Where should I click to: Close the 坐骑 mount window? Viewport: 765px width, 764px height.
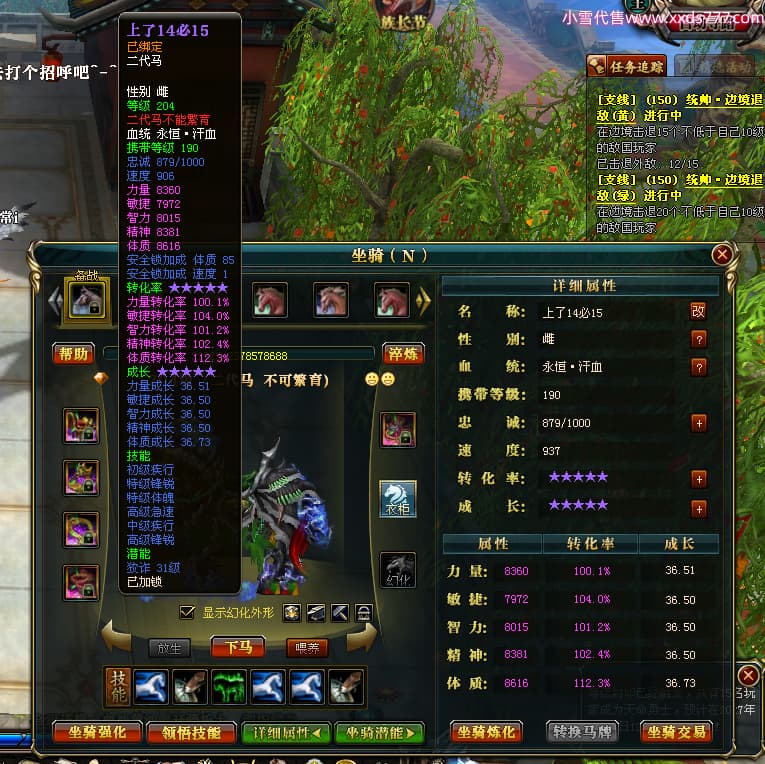click(722, 255)
